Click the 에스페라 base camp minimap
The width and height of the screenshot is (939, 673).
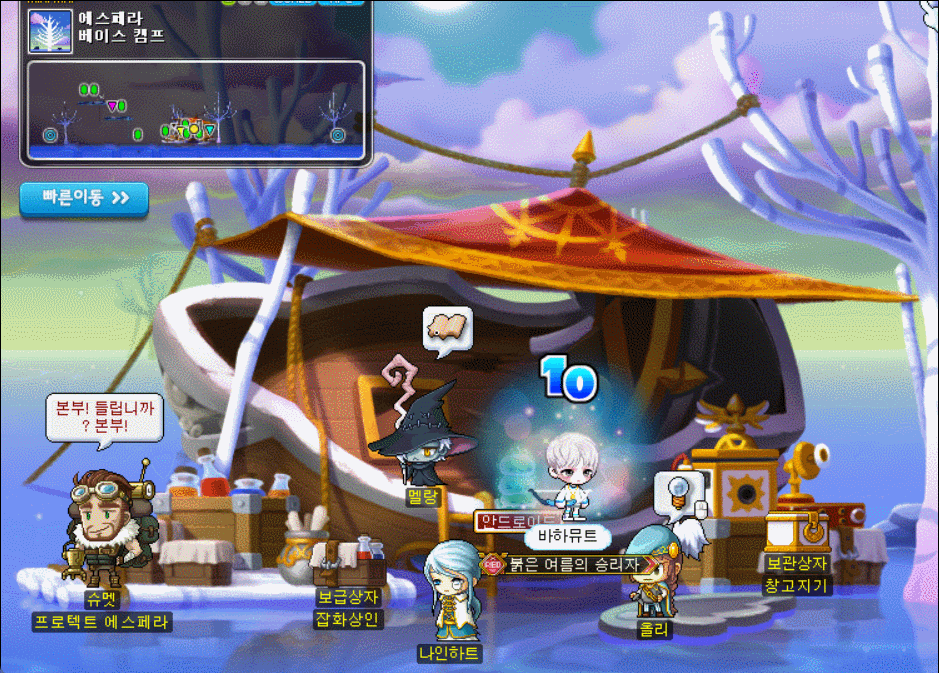[x=196, y=110]
